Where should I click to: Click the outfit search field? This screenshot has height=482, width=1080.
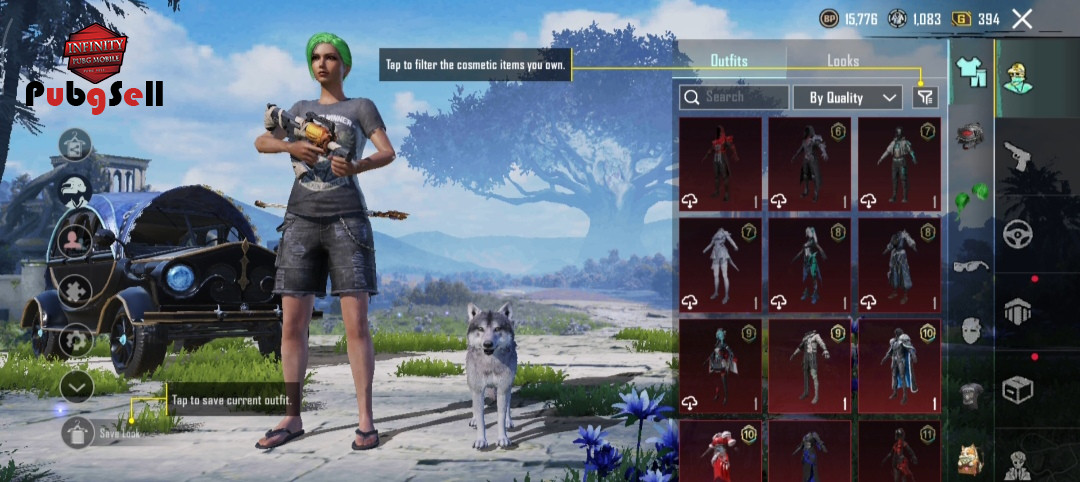732,97
